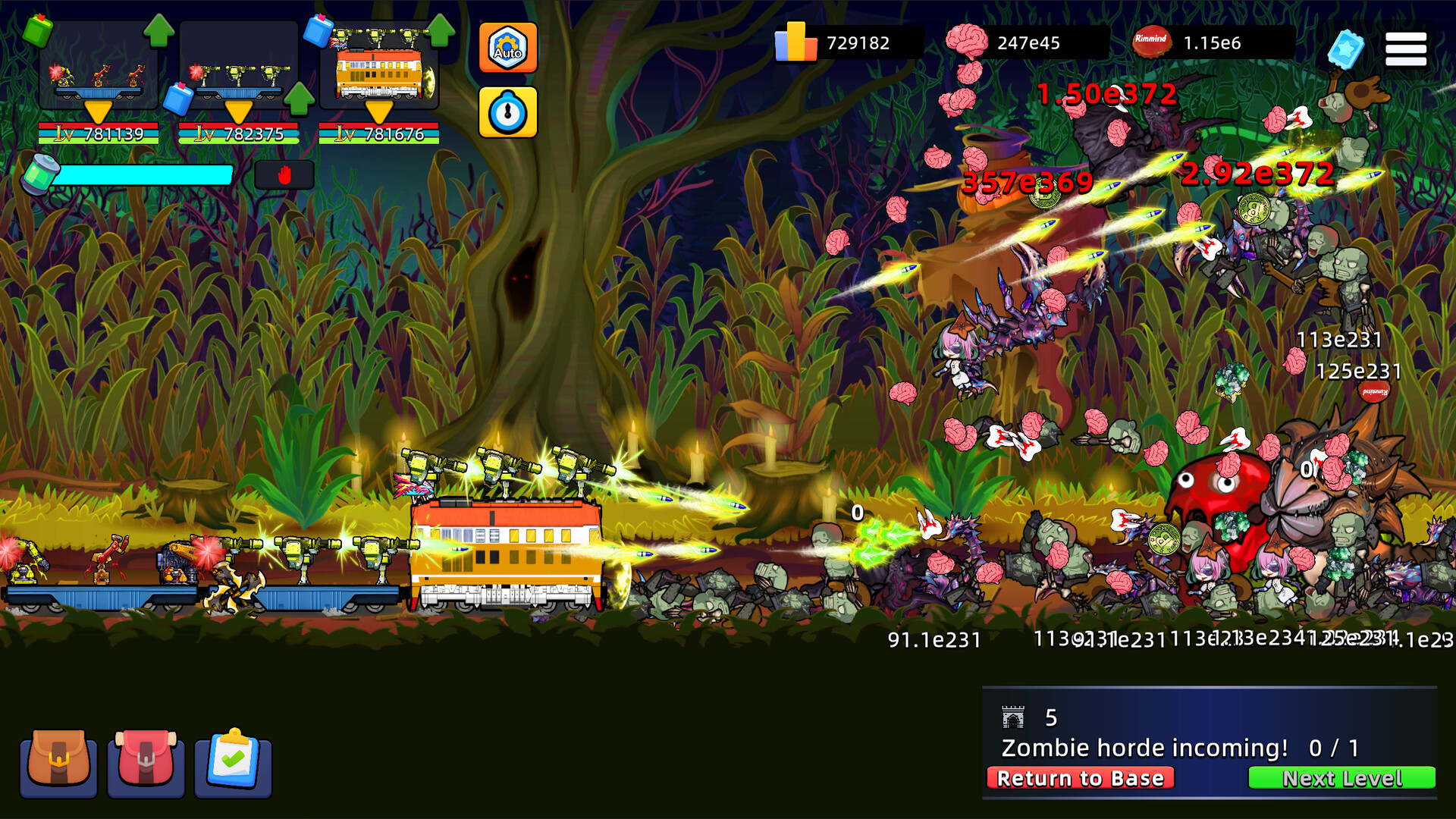Toggle the Auto gear button

[507, 48]
